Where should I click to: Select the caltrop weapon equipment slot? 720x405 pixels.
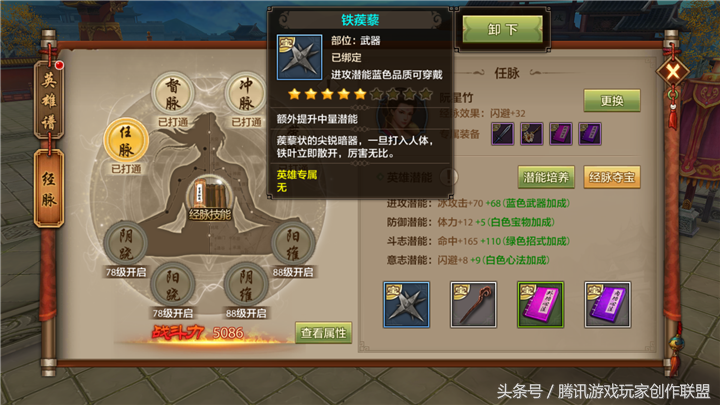tap(406, 305)
